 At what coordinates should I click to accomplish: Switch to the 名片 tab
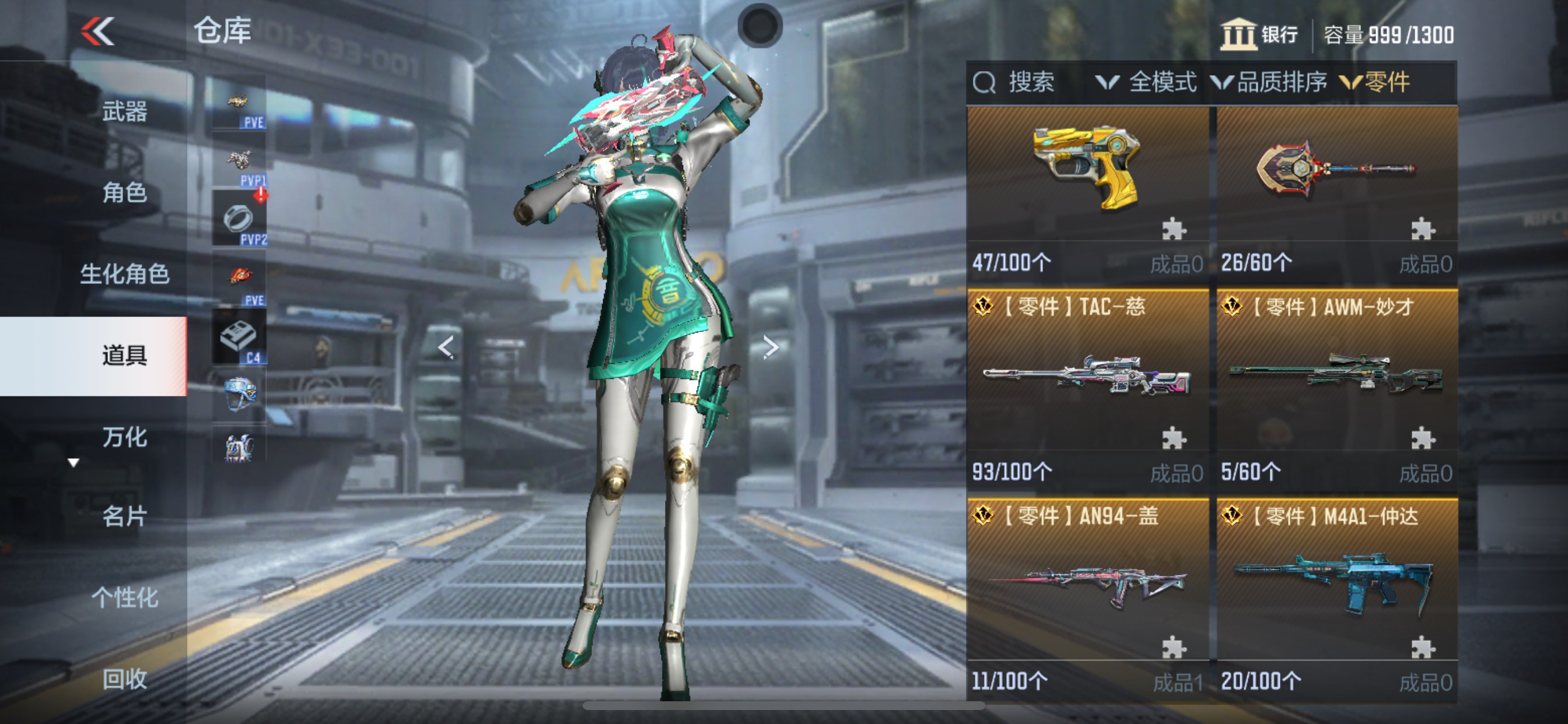click(x=125, y=516)
